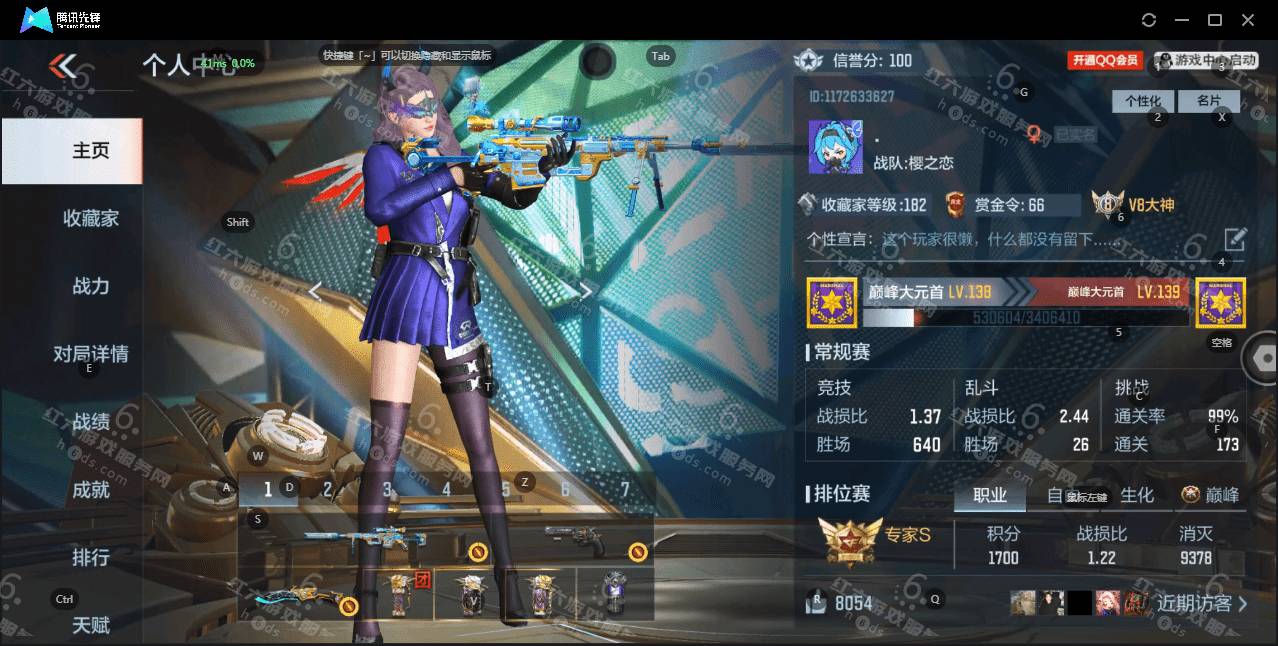
Task: Maximize the Tencent emulator window
Action: (x=1215, y=20)
